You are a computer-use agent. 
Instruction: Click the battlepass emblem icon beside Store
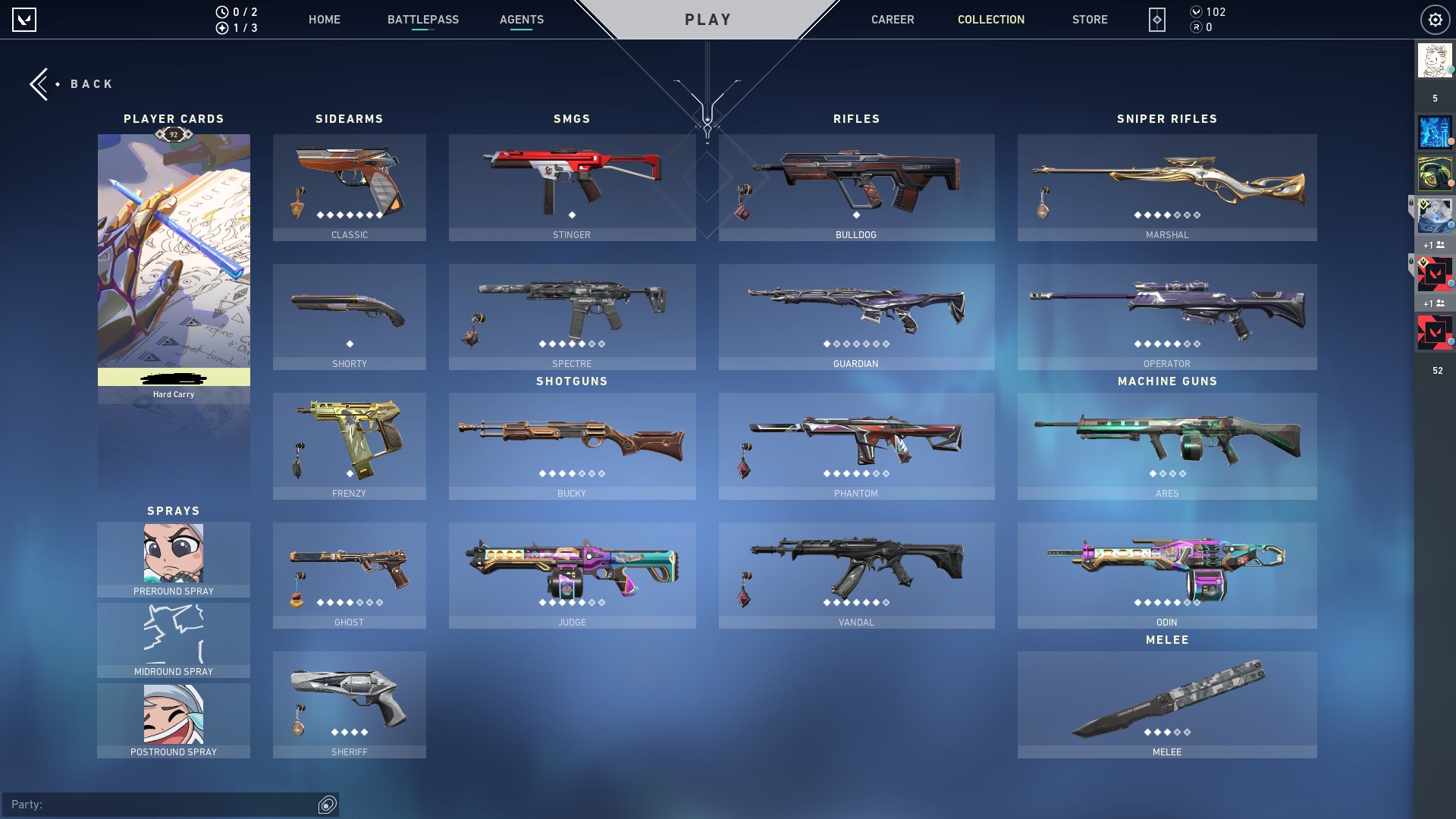pyautogui.click(x=1156, y=20)
